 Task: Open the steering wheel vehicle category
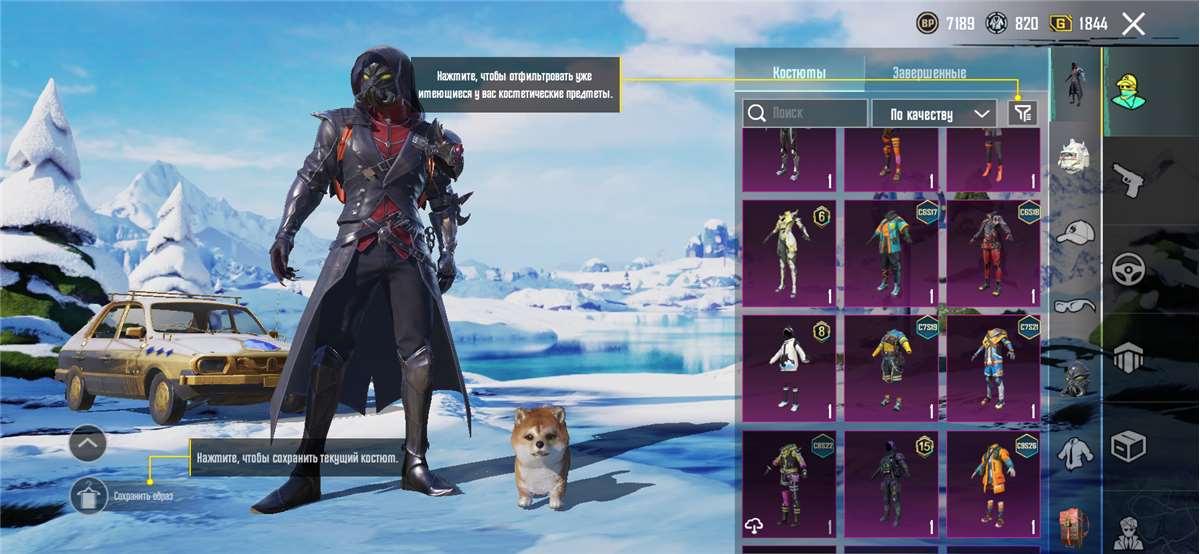coord(1129,270)
